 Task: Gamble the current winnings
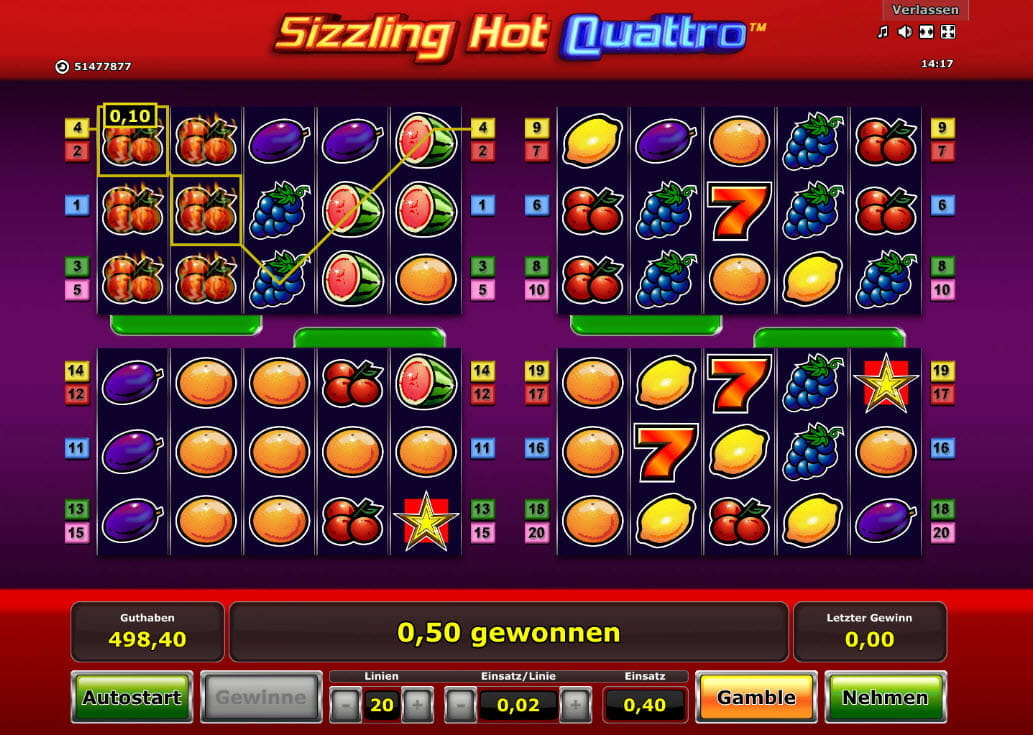756,697
